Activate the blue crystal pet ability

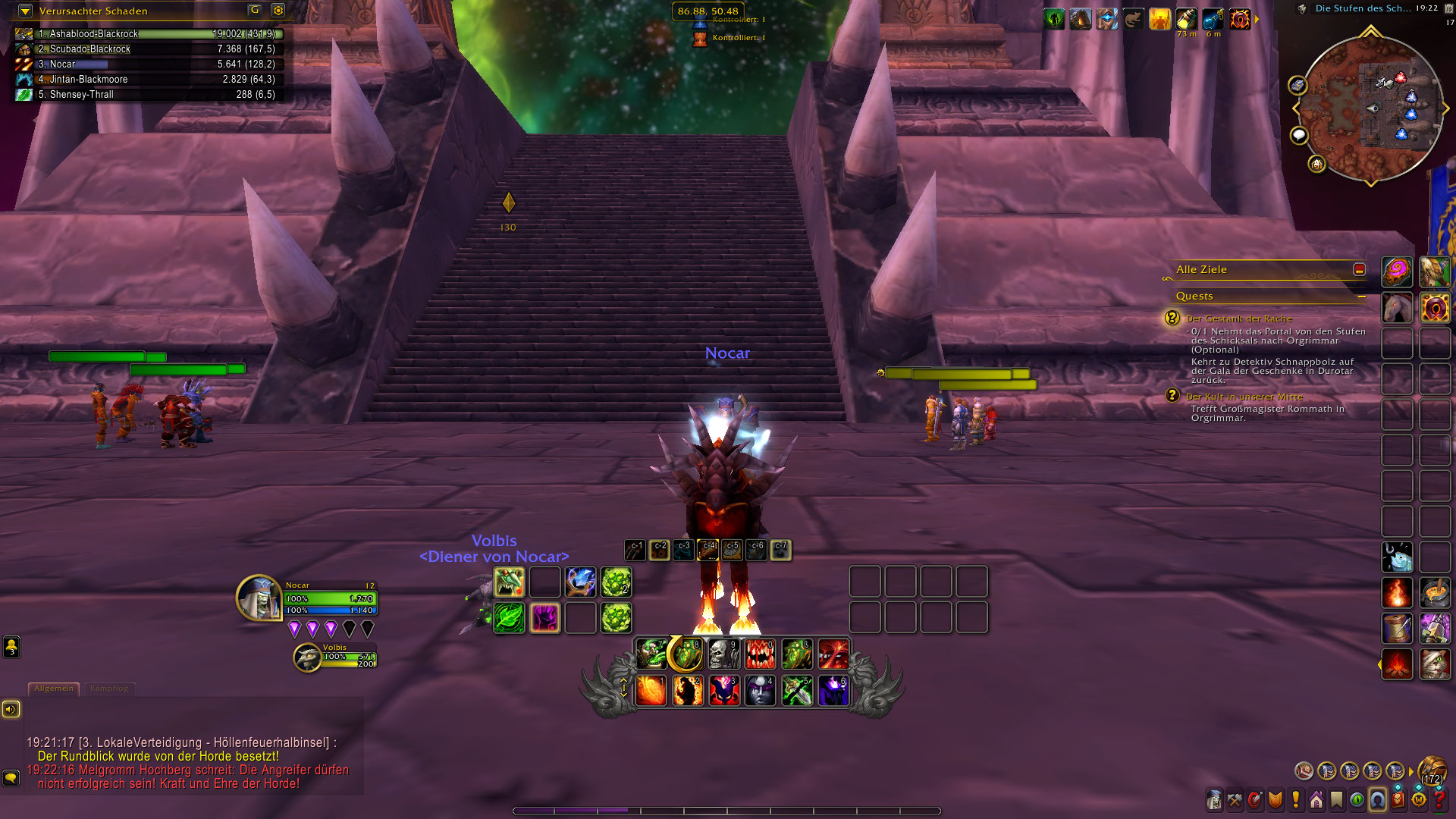[581, 582]
